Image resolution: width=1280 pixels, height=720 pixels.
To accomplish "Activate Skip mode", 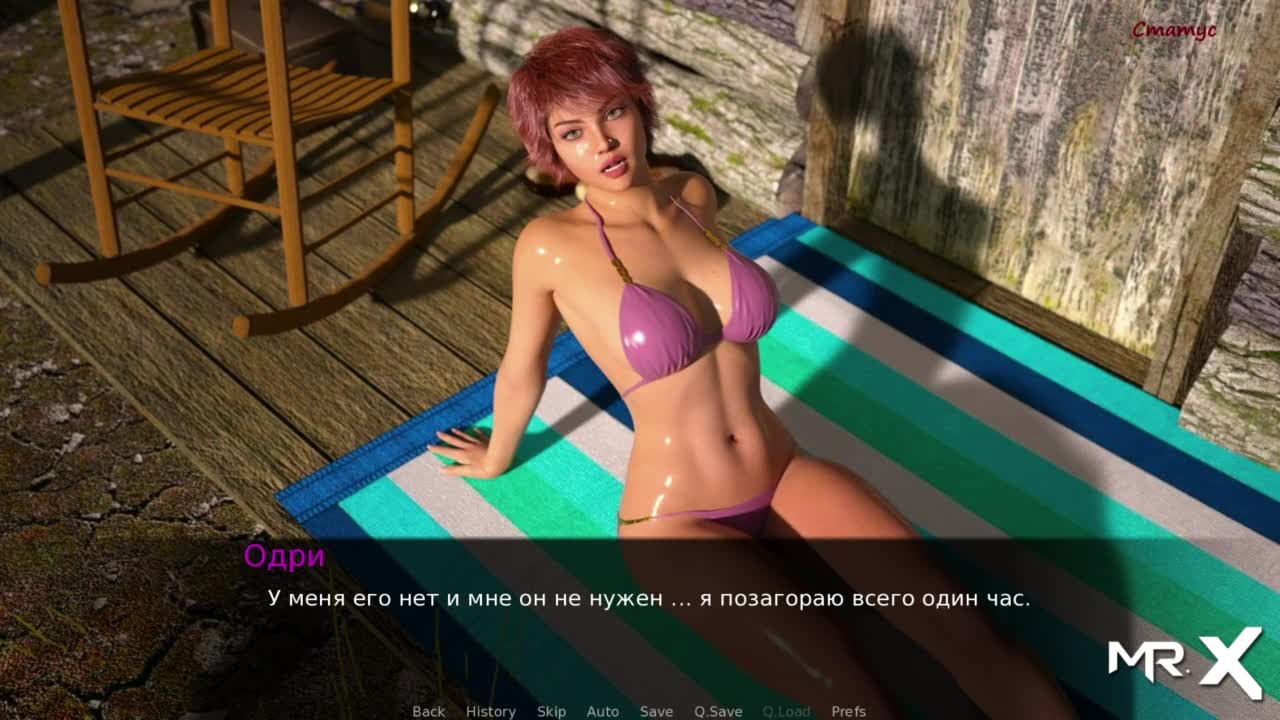I will tap(551, 711).
